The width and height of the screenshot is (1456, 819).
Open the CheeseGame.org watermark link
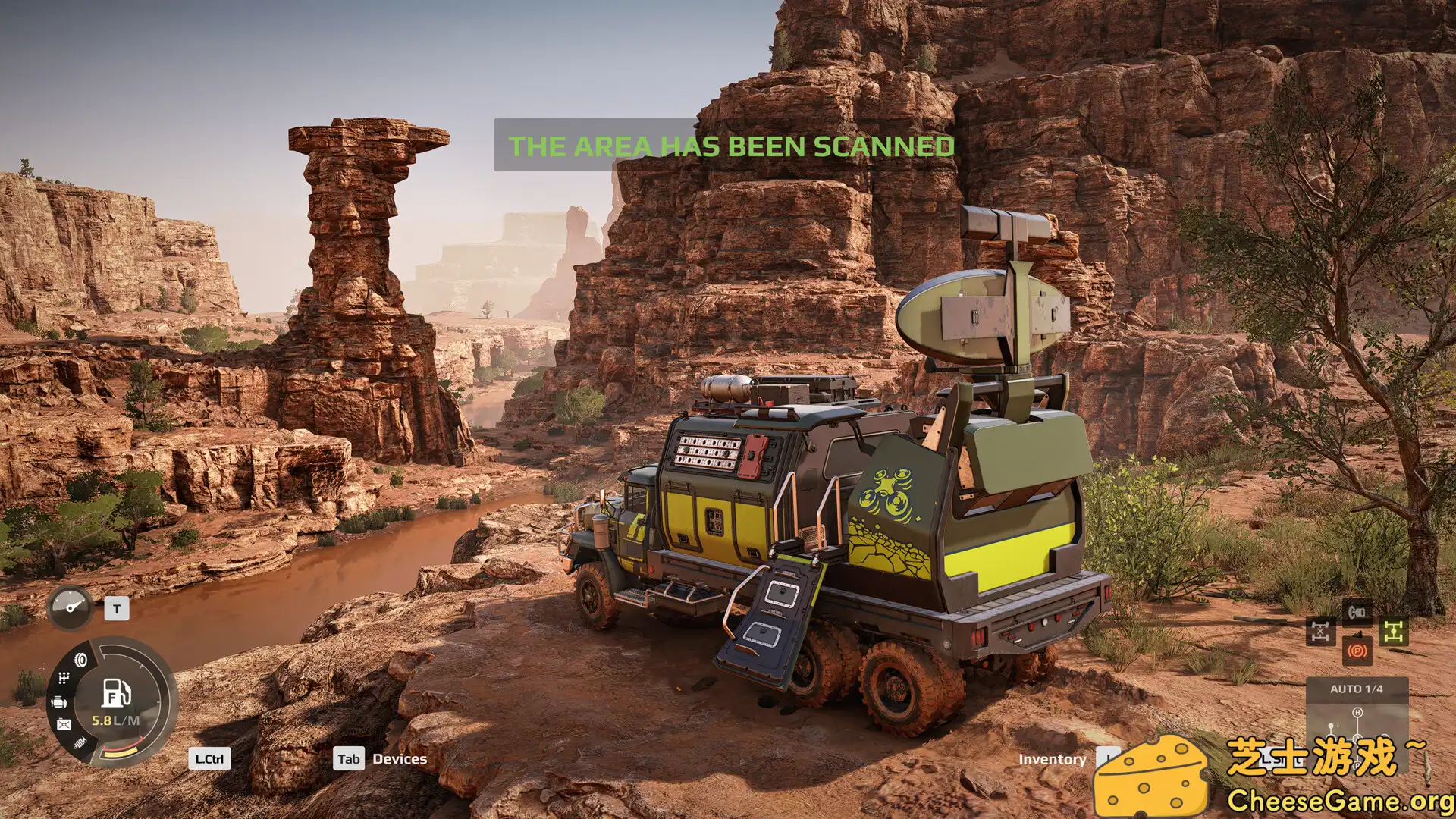(1339, 801)
